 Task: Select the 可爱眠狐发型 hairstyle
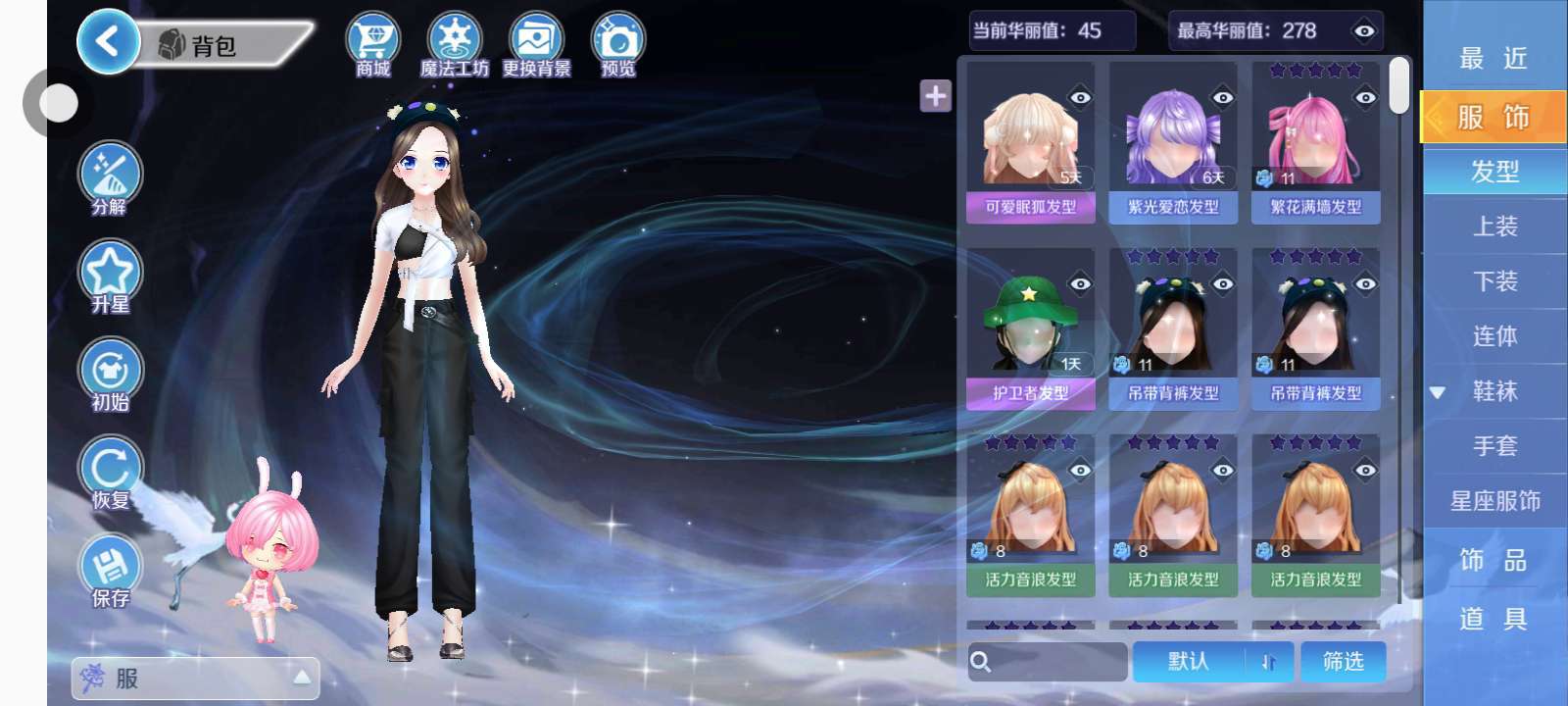pyautogui.click(x=1030, y=142)
